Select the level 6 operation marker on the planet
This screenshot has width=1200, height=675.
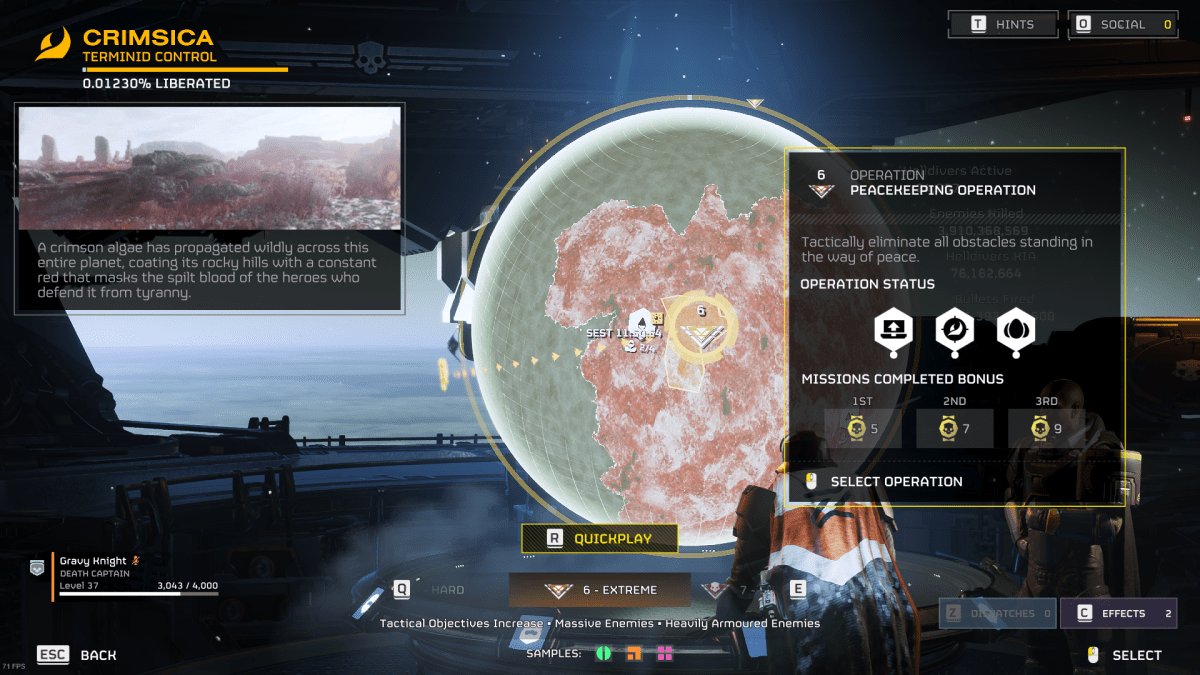700,328
